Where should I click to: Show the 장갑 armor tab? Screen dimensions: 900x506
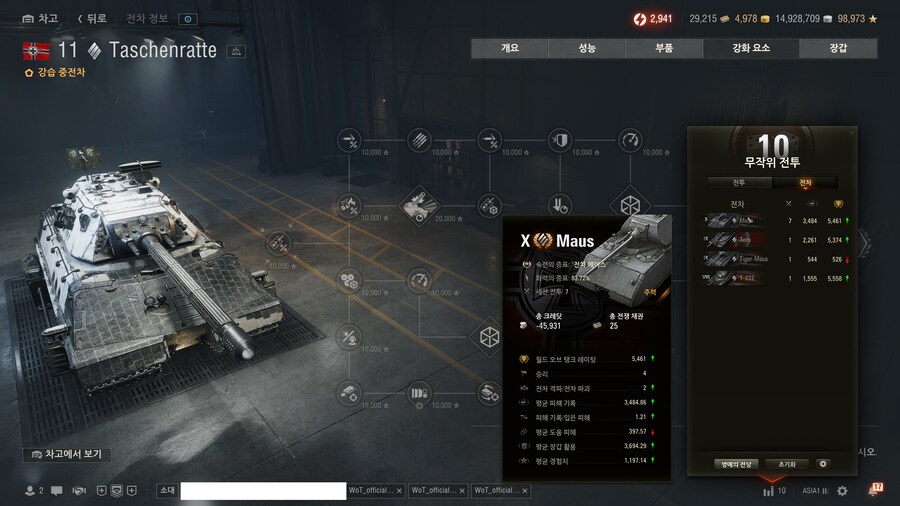pos(838,48)
